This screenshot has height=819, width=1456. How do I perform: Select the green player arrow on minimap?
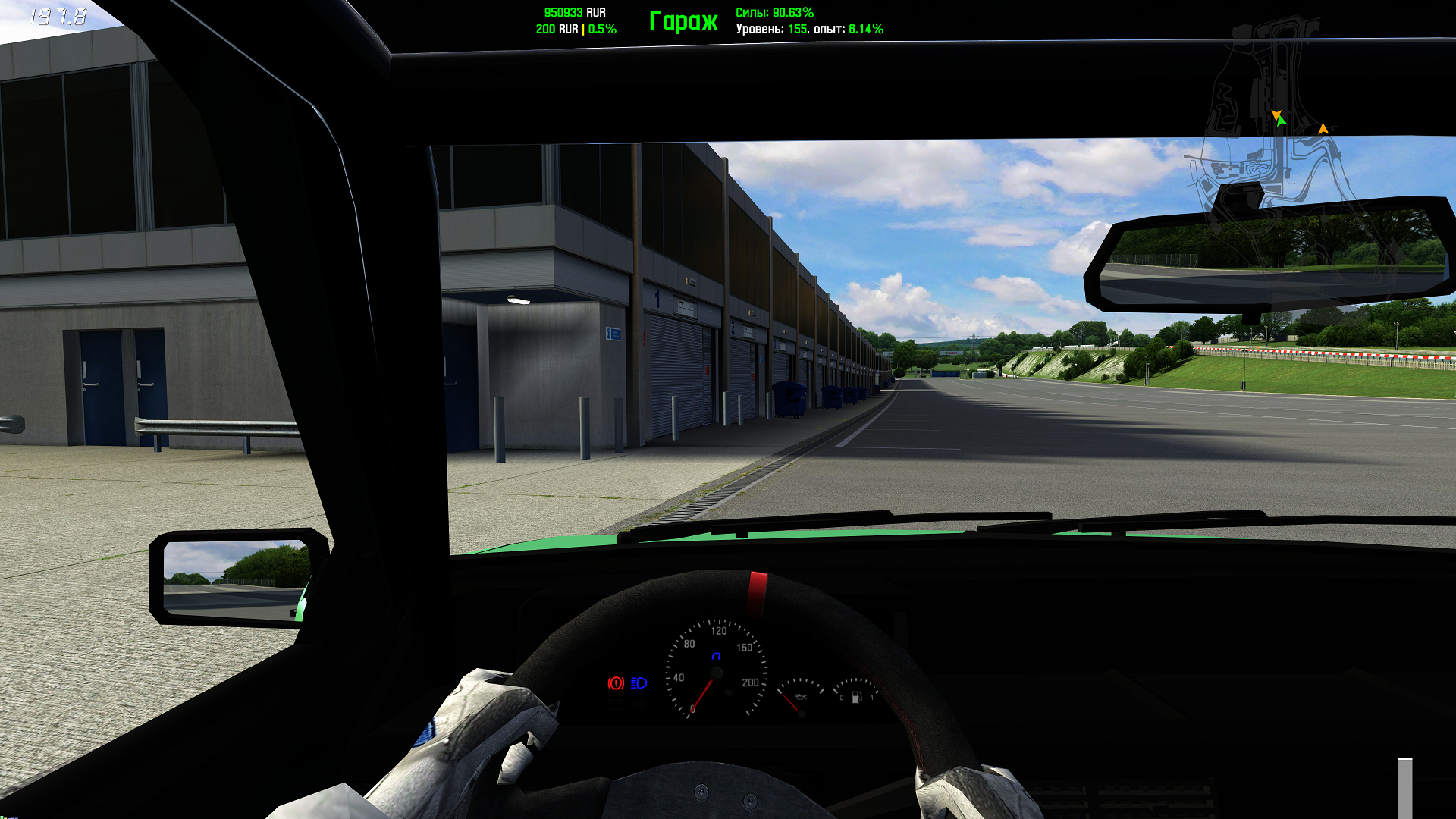click(1282, 121)
